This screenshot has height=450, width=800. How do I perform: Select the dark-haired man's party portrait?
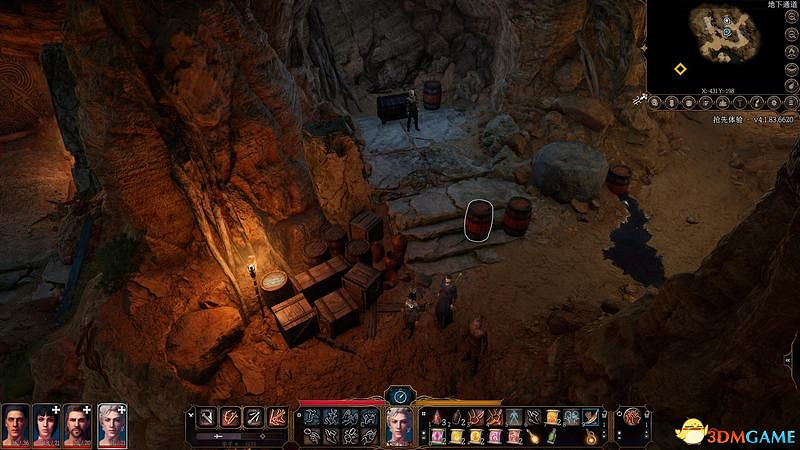coord(14,423)
